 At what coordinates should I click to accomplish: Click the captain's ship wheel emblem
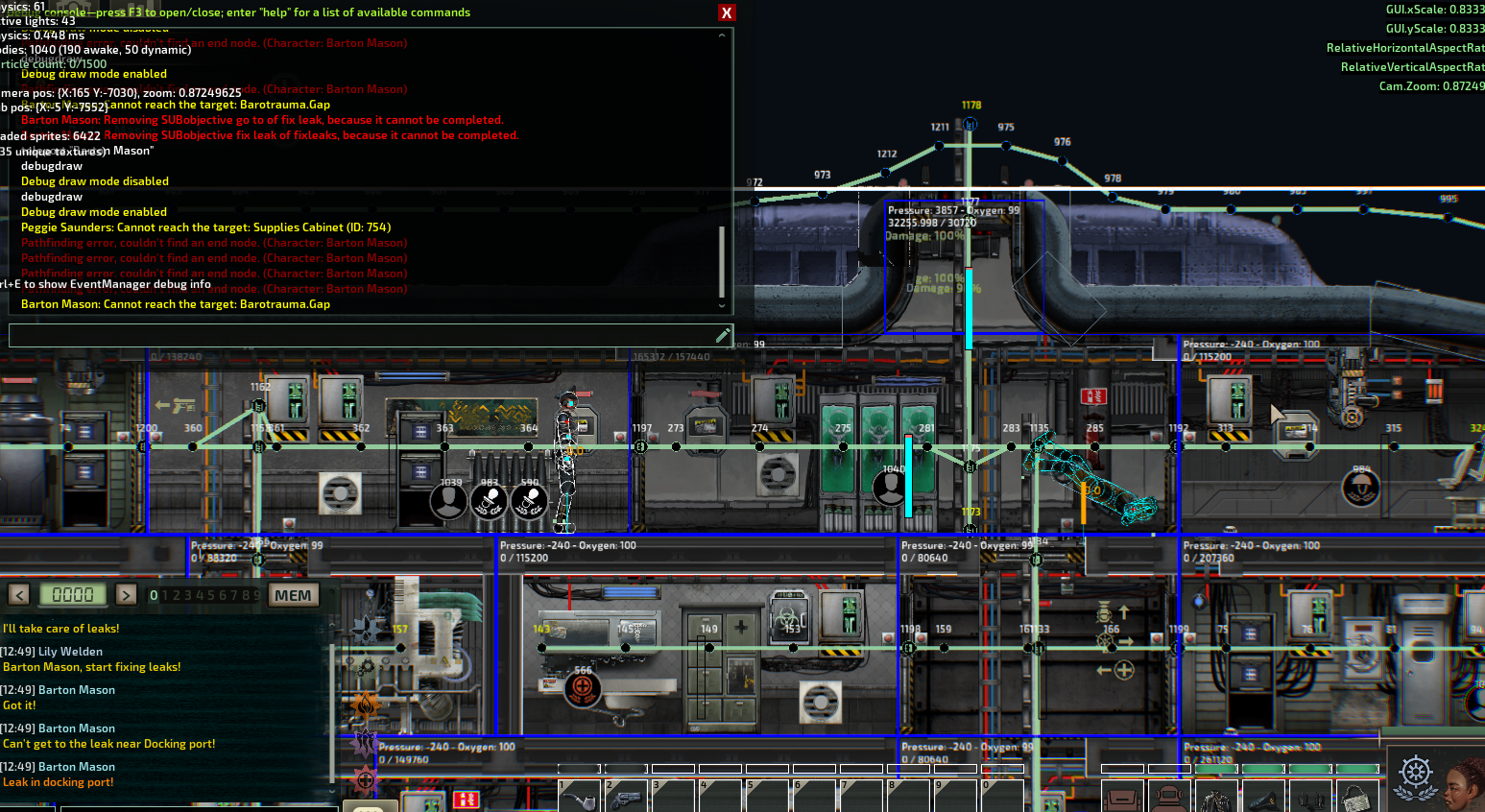point(1415,771)
